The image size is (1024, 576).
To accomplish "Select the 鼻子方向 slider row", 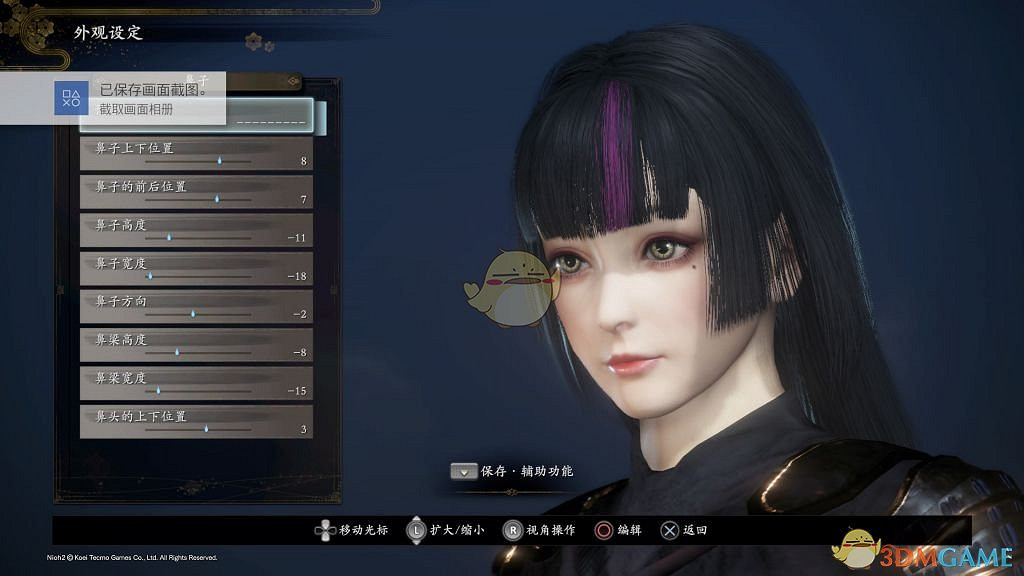I will coord(196,306).
